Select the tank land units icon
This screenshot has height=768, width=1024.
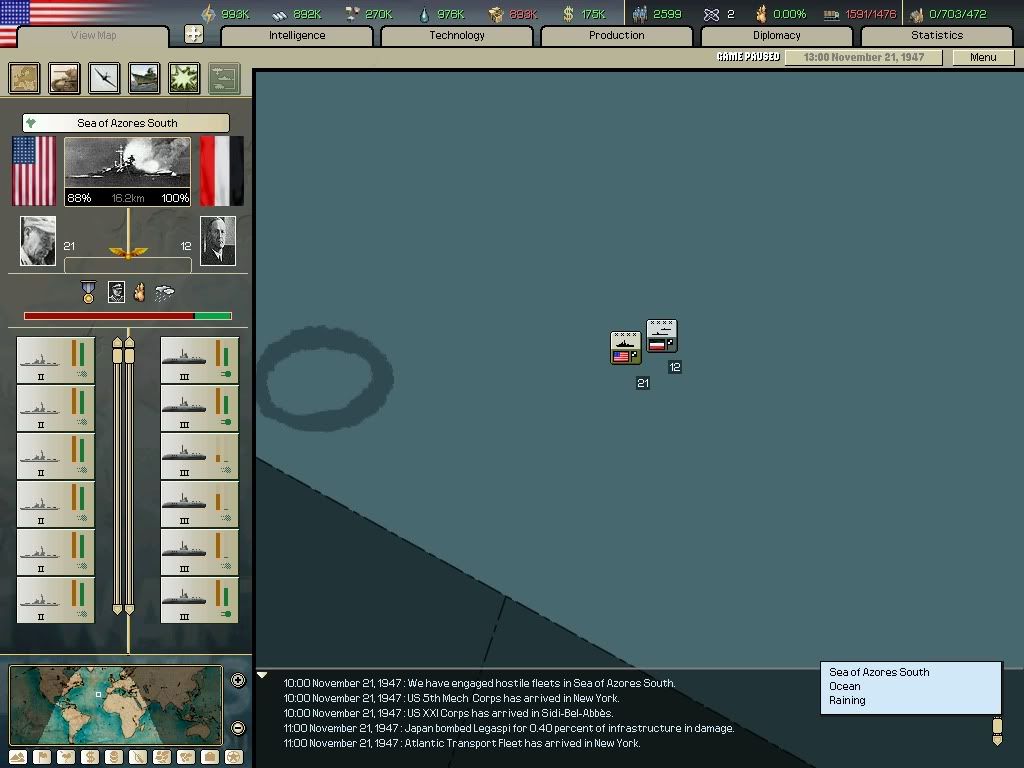pos(65,78)
